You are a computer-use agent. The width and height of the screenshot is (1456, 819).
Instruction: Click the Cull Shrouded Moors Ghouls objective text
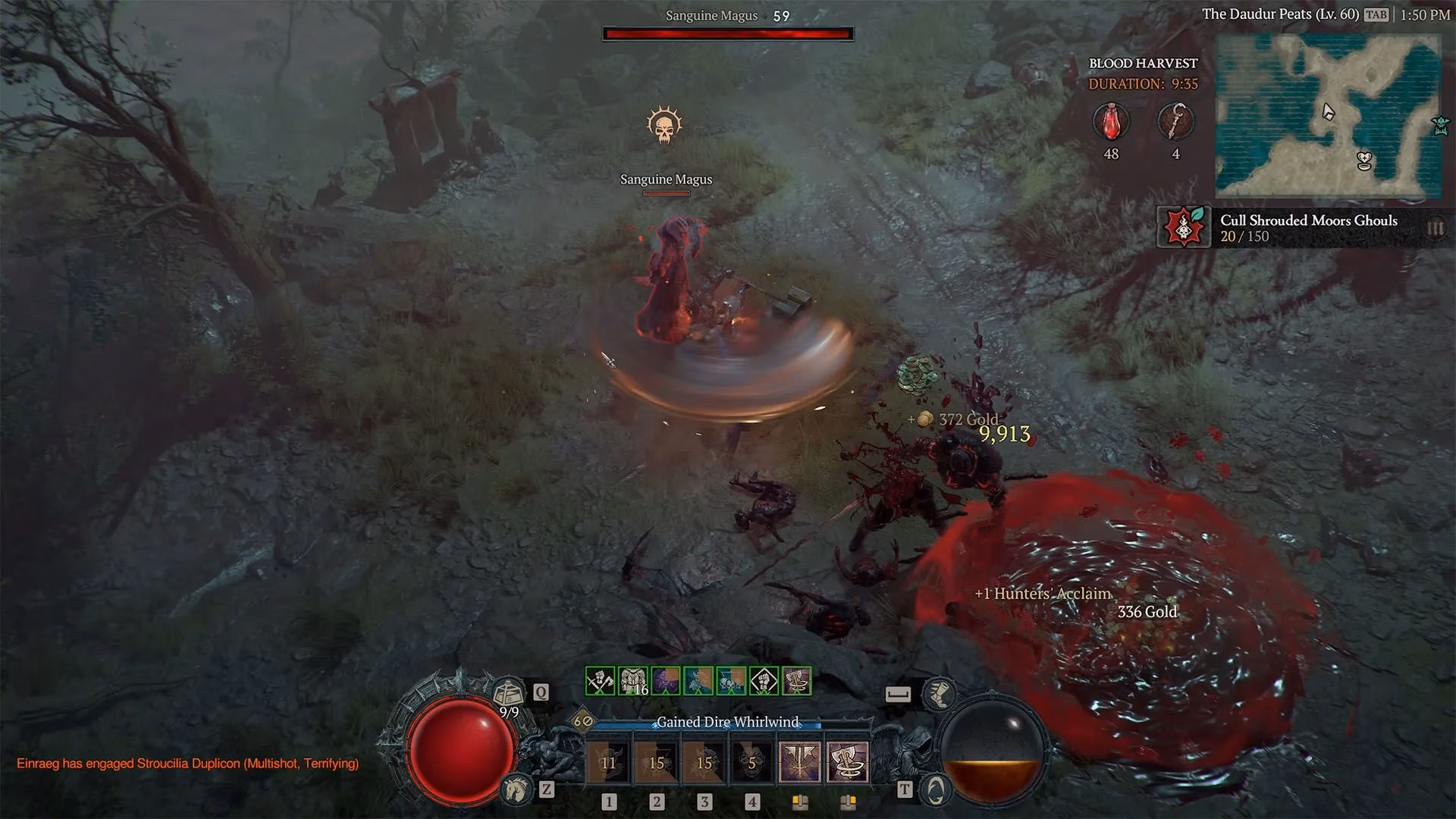[x=1310, y=221]
